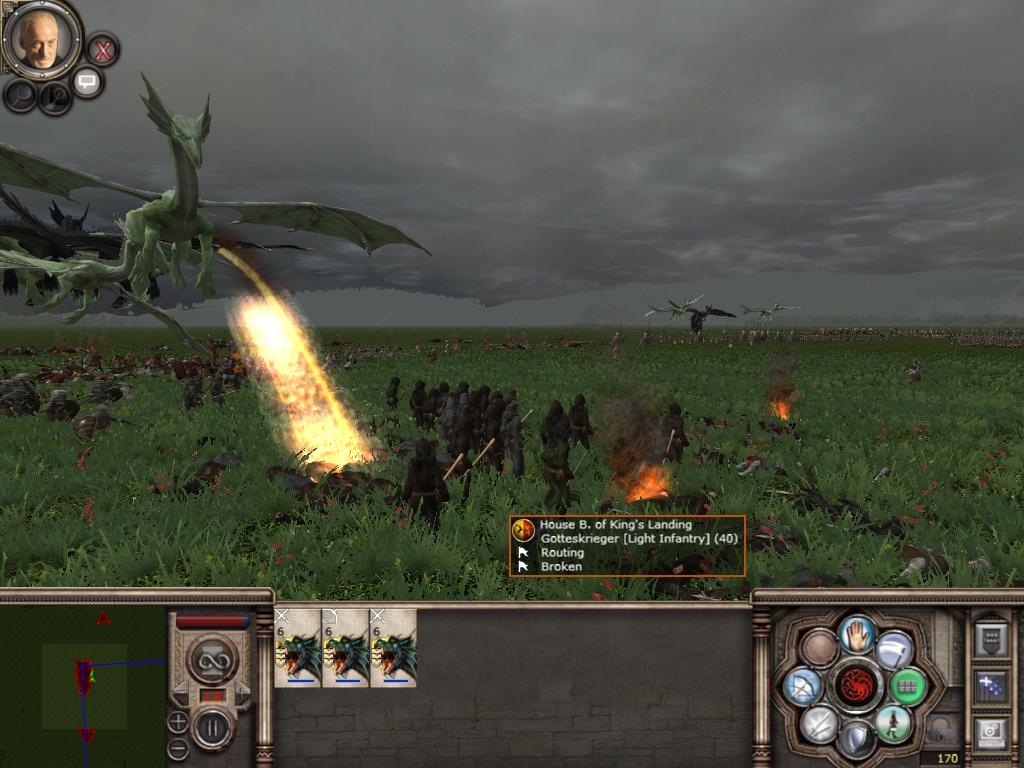Open the chat speech-bubble button

click(x=87, y=82)
